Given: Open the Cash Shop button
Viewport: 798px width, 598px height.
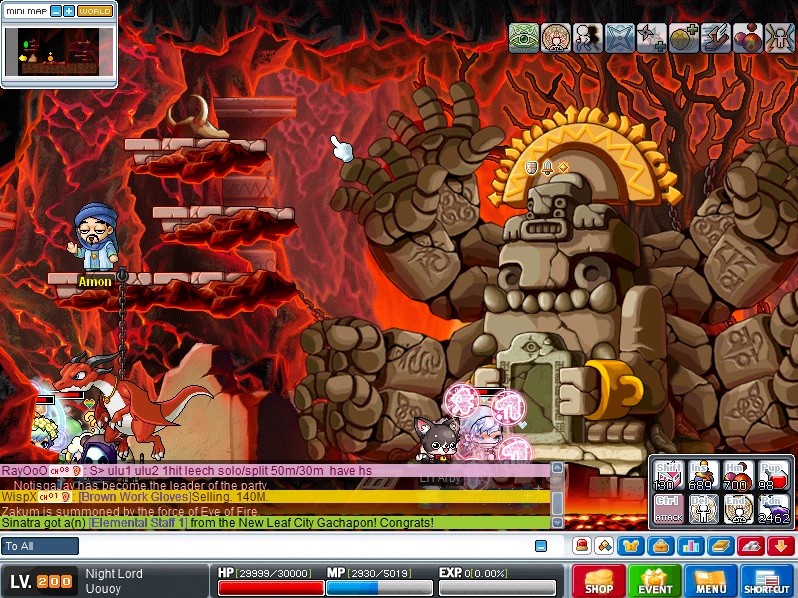Looking at the screenshot, I should coord(598,581).
